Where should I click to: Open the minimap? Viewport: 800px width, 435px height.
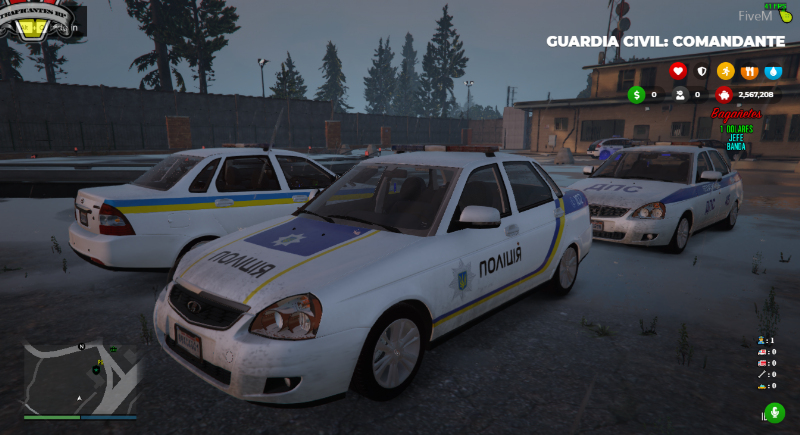click(x=80, y=377)
